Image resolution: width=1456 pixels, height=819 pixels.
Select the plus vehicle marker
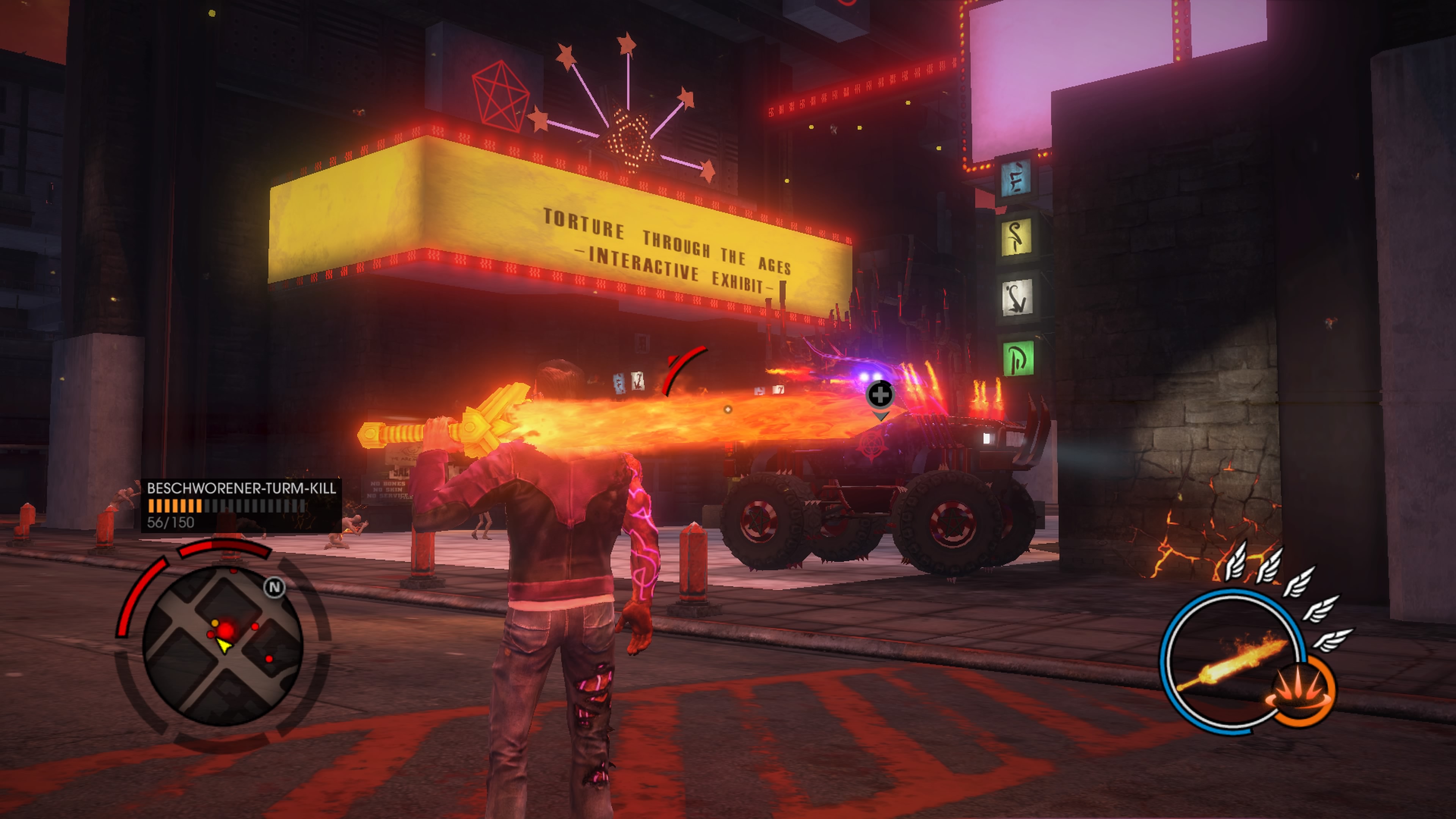pyautogui.click(x=880, y=394)
